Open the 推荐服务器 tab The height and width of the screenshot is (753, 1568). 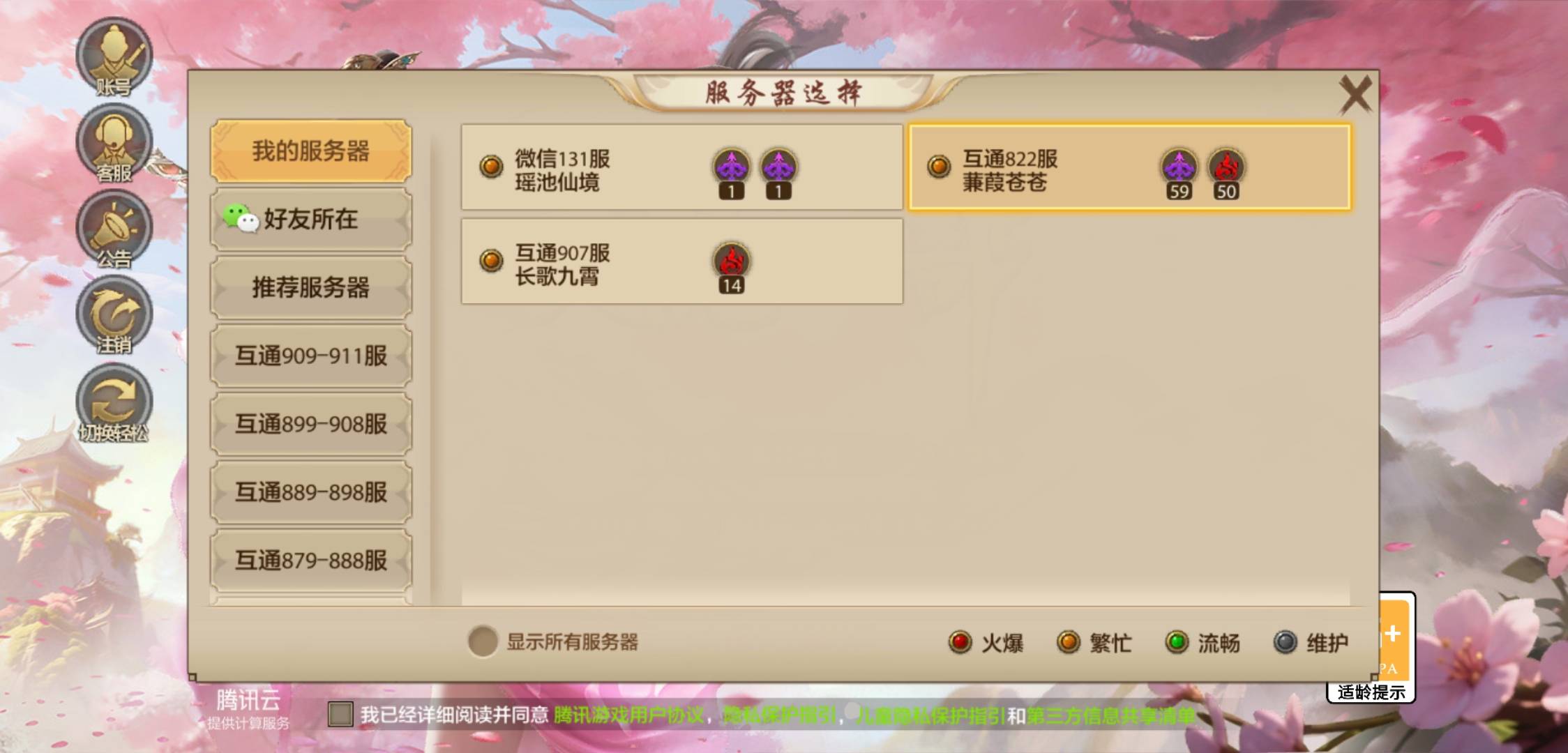(312, 288)
